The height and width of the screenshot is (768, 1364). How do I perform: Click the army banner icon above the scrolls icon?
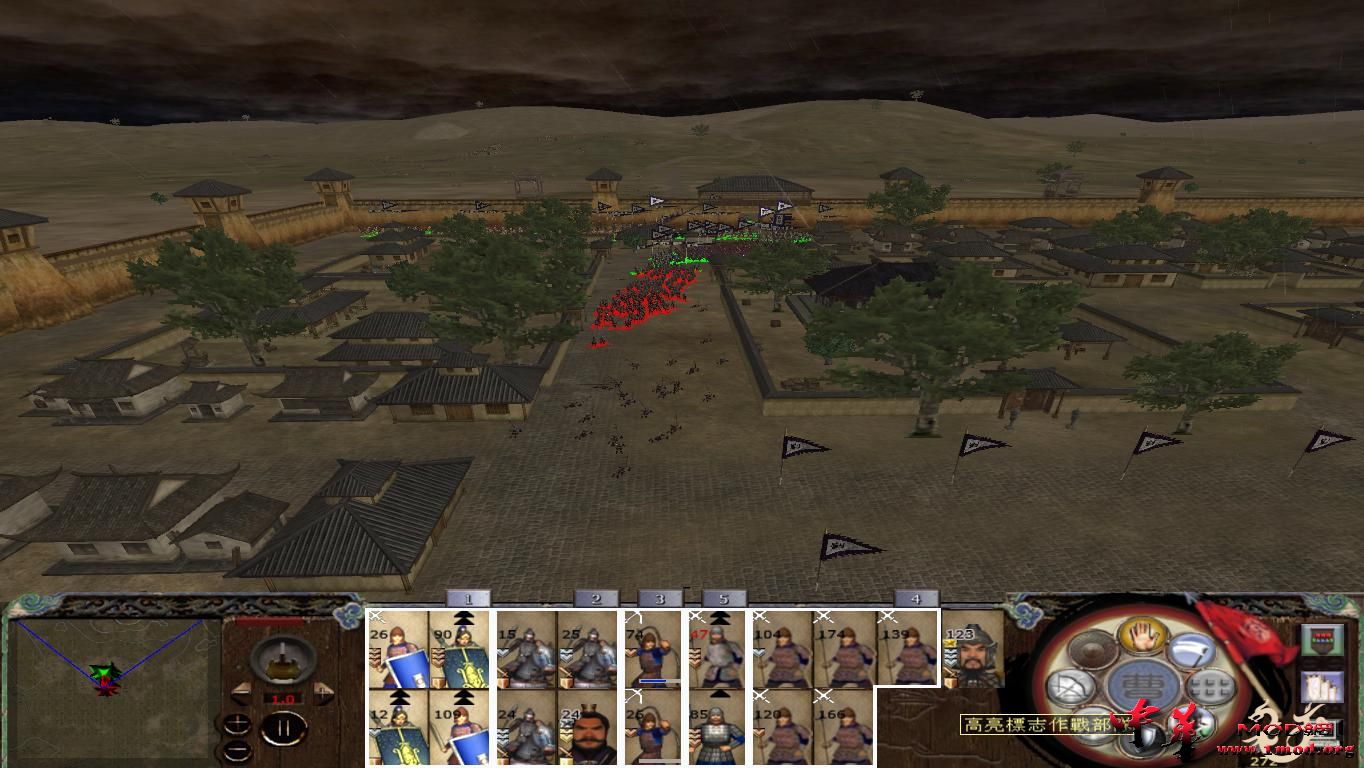click(x=1323, y=638)
